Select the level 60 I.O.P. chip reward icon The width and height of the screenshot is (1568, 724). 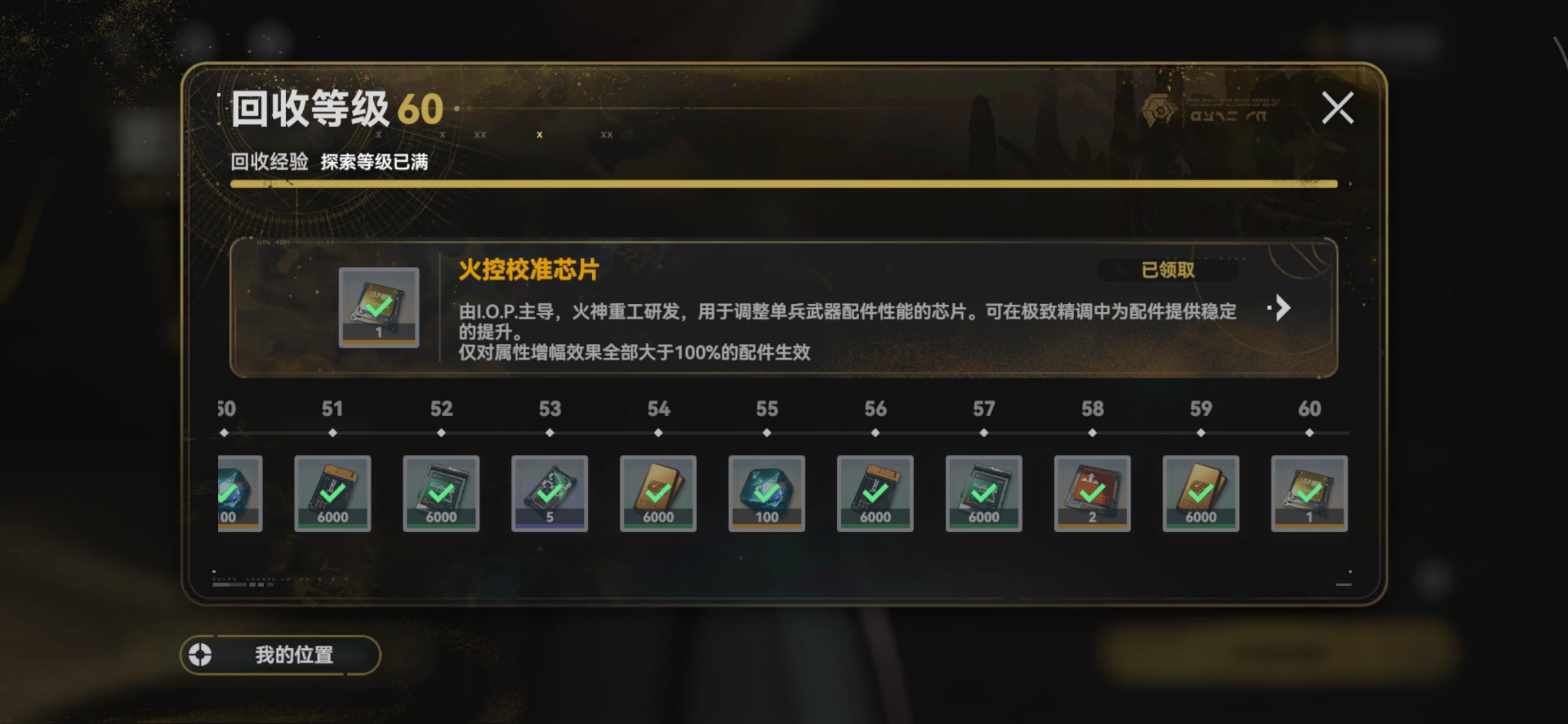[x=1309, y=493]
